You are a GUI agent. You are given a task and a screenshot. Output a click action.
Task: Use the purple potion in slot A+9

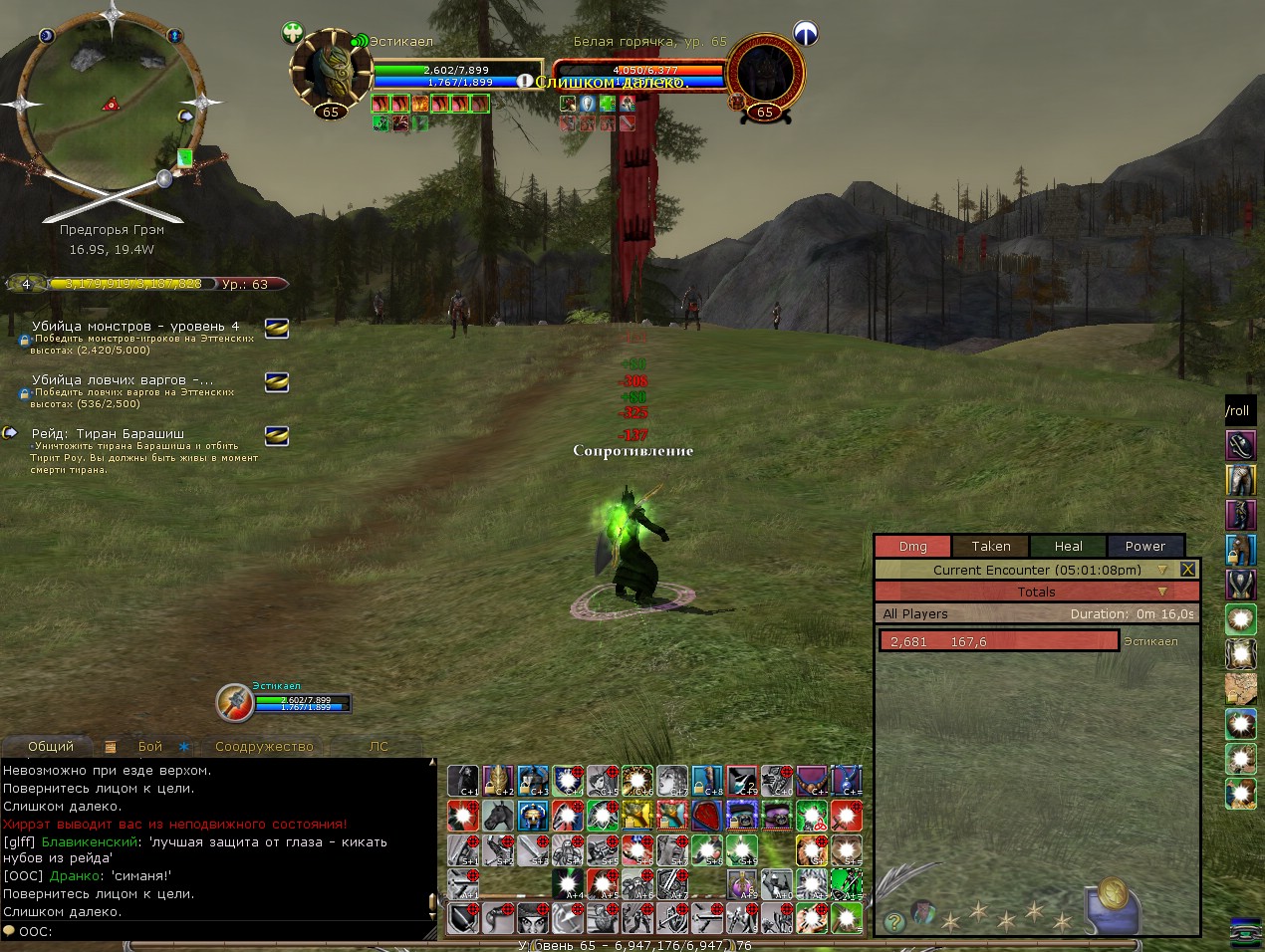(x=741, y=883)
